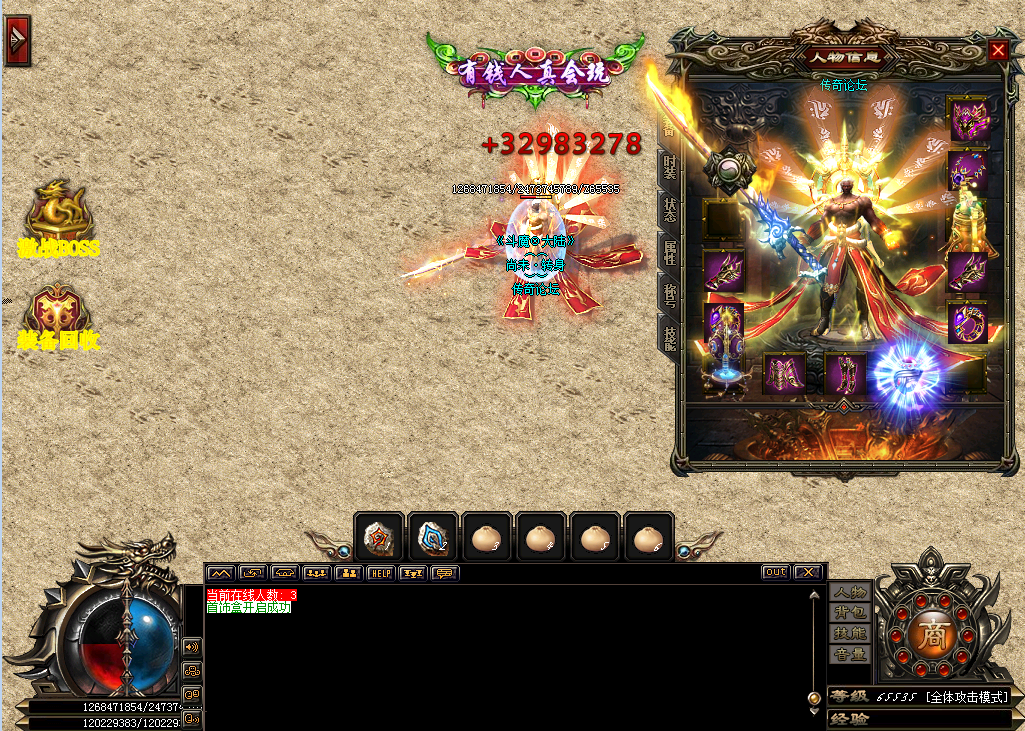Close the character info panel

(x=998, y=51)
